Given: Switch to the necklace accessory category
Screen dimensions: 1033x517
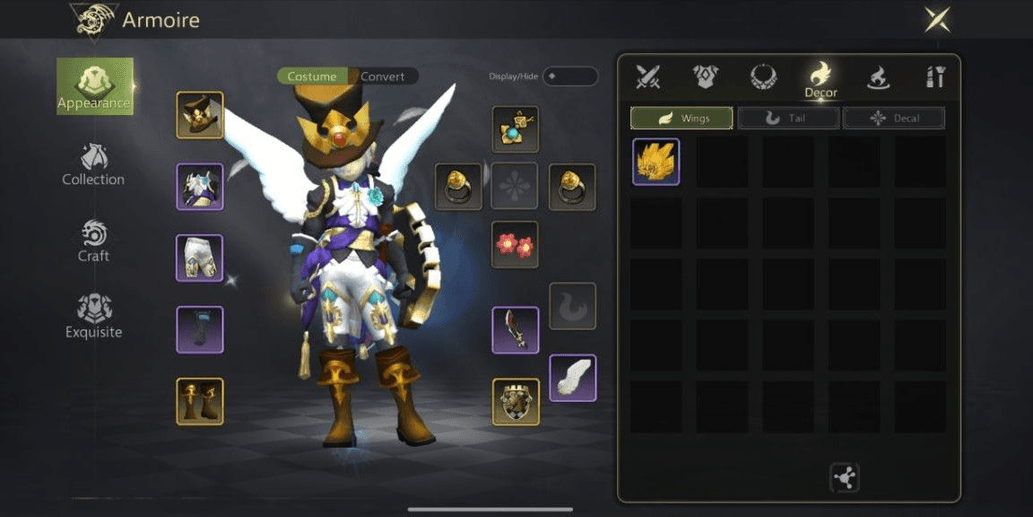Looking at the screenshot, I should pyautogui.click(x=764, y=76).
